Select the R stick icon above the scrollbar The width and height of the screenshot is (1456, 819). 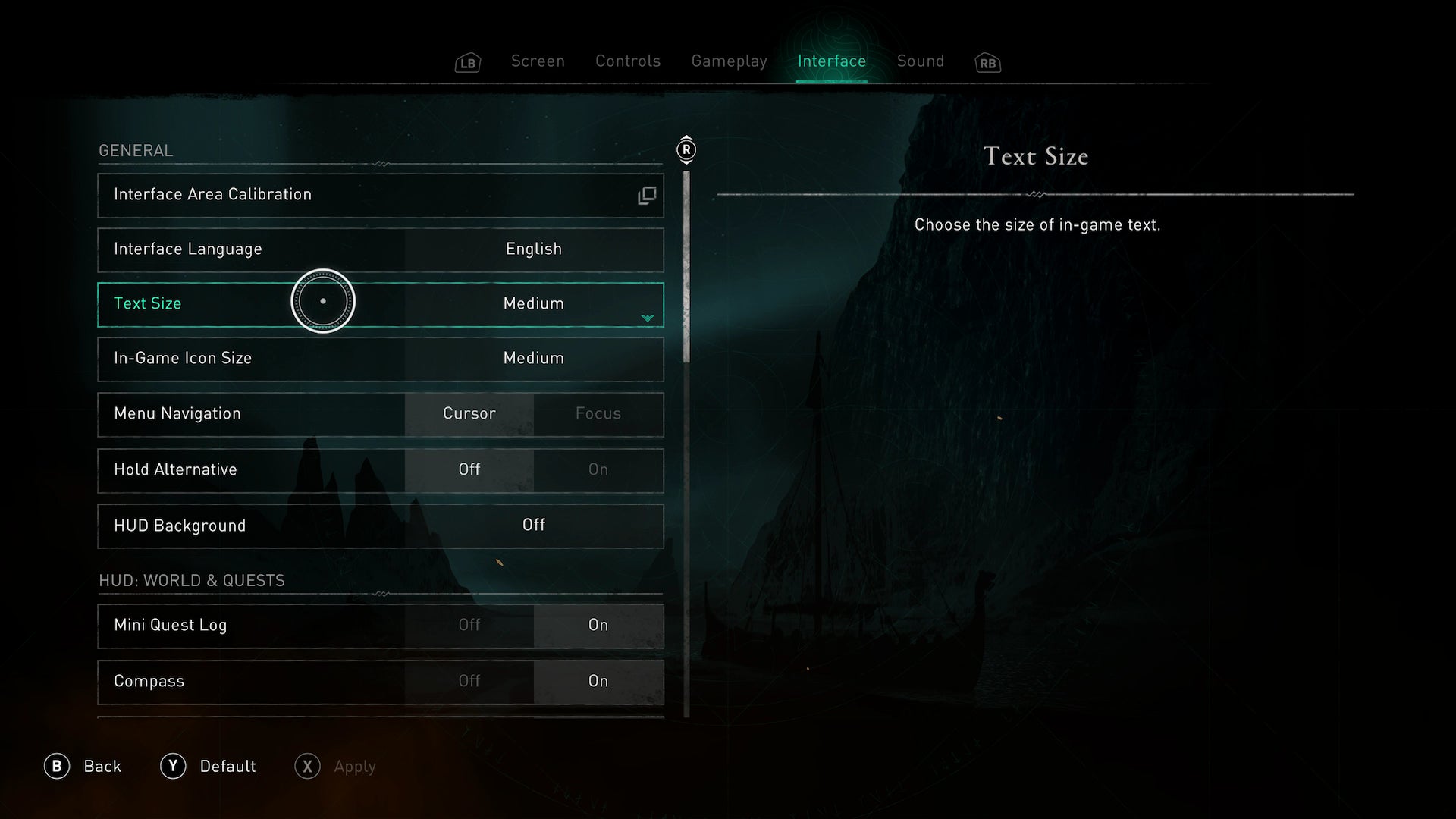click(686, 150)
